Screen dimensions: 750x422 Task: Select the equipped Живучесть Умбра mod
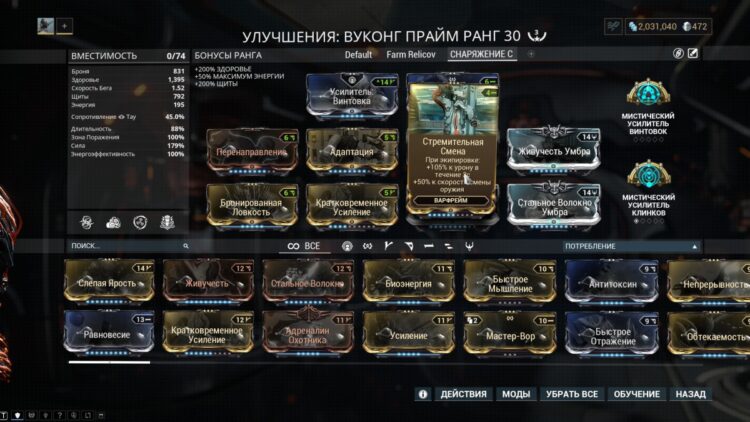pyautogui.click(x=553, y=152)
